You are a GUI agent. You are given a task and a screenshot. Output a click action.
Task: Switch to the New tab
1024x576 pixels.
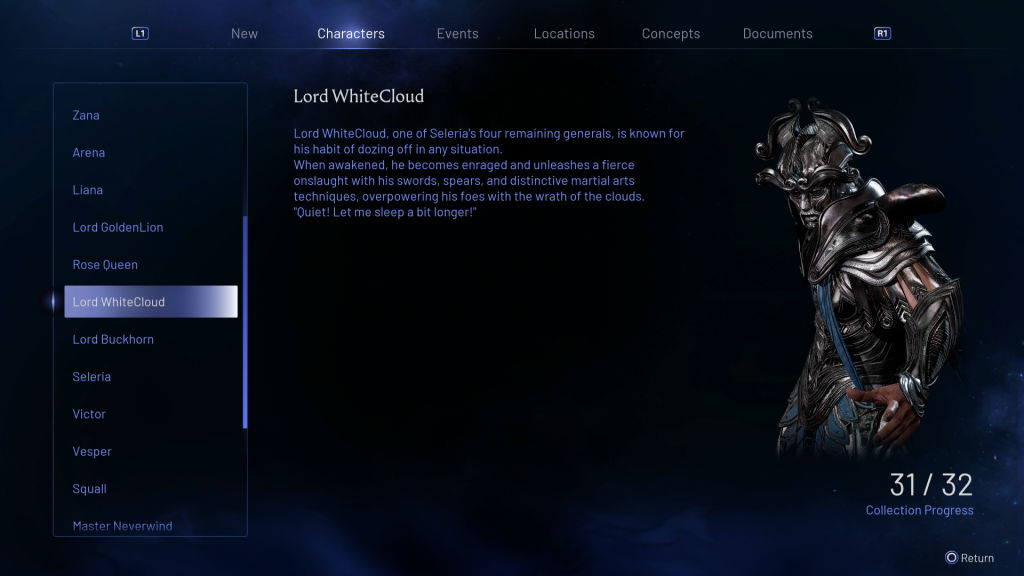click(x=244, y=33)
